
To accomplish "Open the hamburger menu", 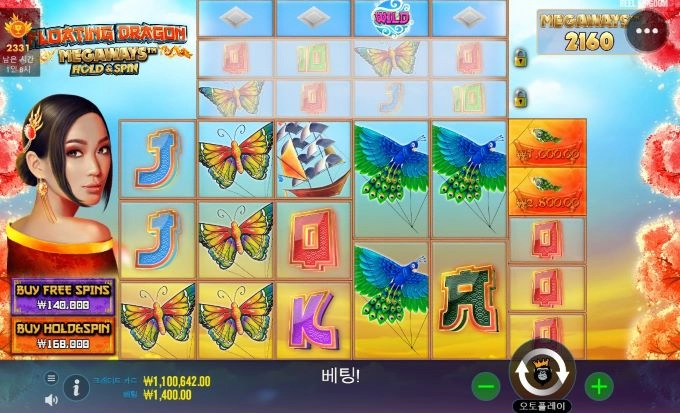I will tap(51, 378).
